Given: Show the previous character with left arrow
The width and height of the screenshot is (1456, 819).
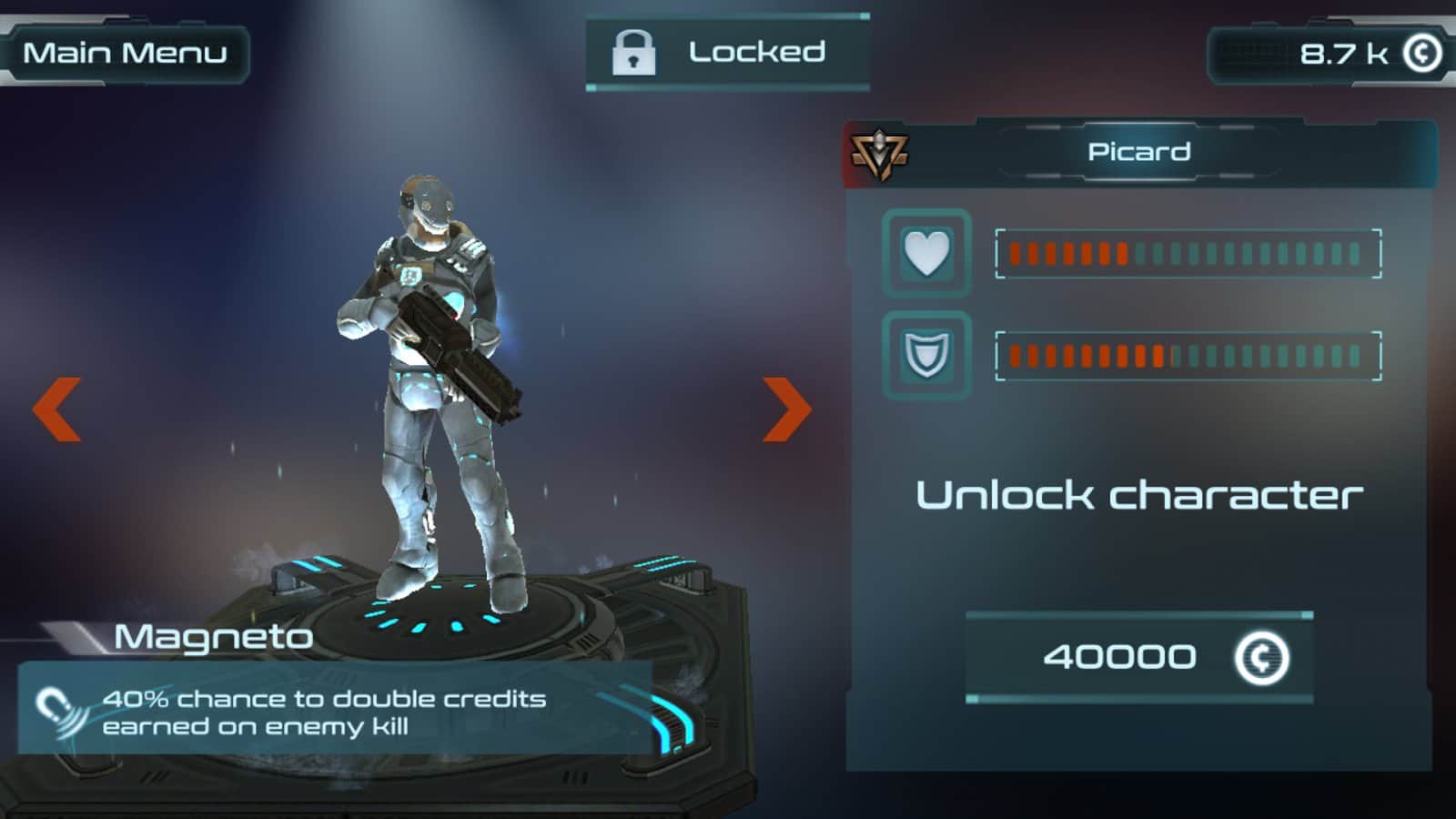Looking at the screenshot, I should point(57,409).
